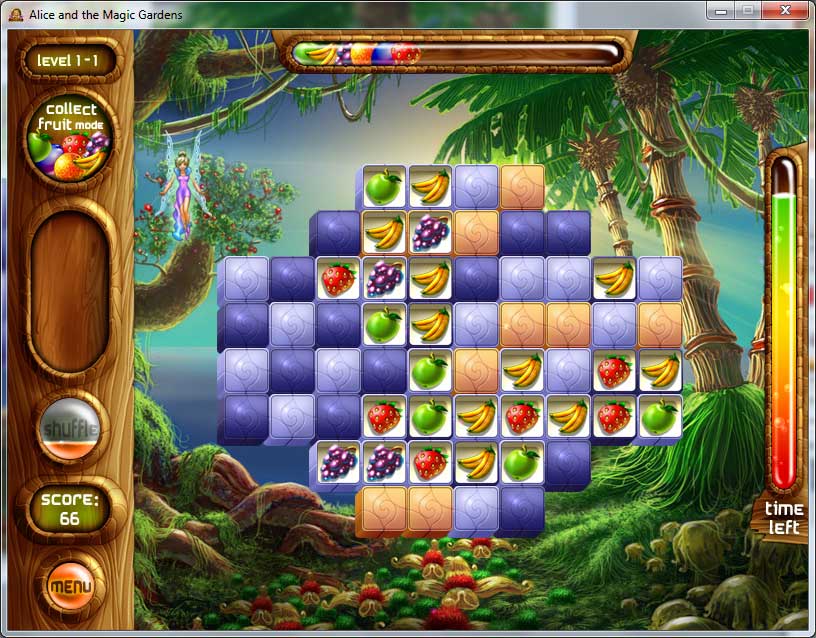The width and height of the screenshot is (816, 638).
Task: Open the orange Menu button
Action: click(x=71, y=584)
